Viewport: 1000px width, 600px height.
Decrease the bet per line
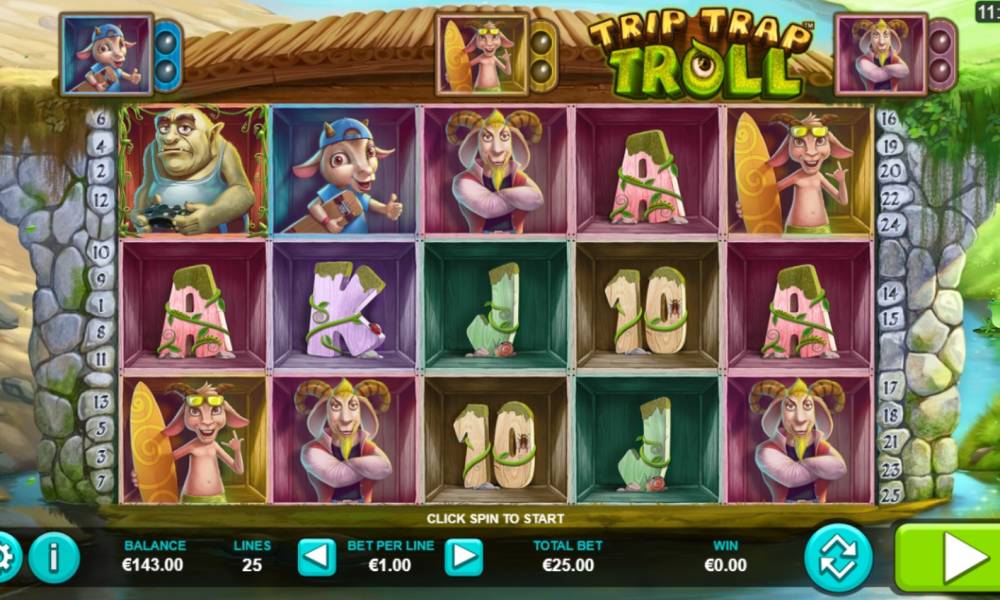(317, 557)
